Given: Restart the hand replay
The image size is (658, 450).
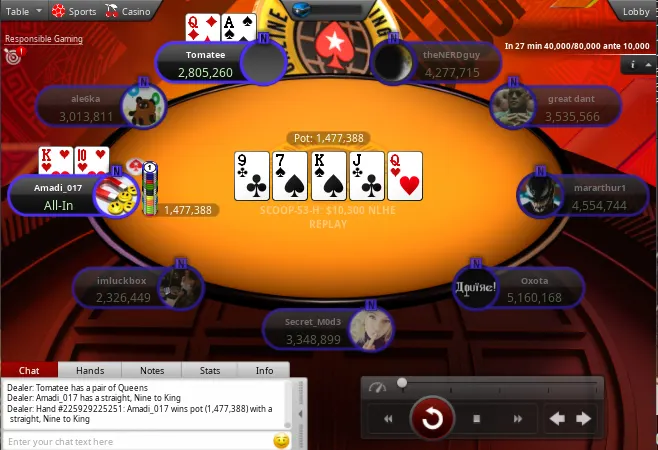Looking at the screenshot, I should (433, 418).
